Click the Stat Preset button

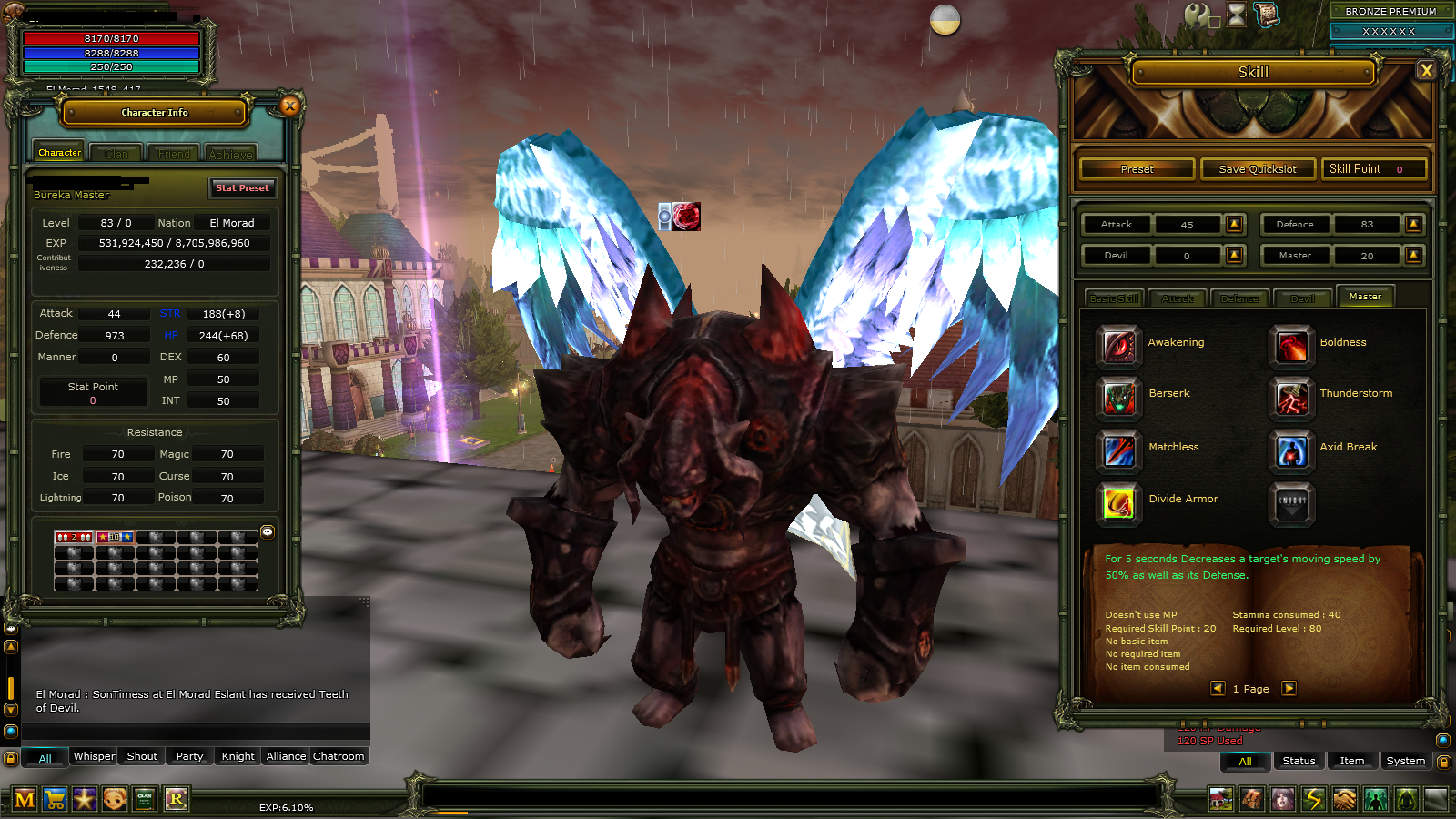(x=242, y=188)
